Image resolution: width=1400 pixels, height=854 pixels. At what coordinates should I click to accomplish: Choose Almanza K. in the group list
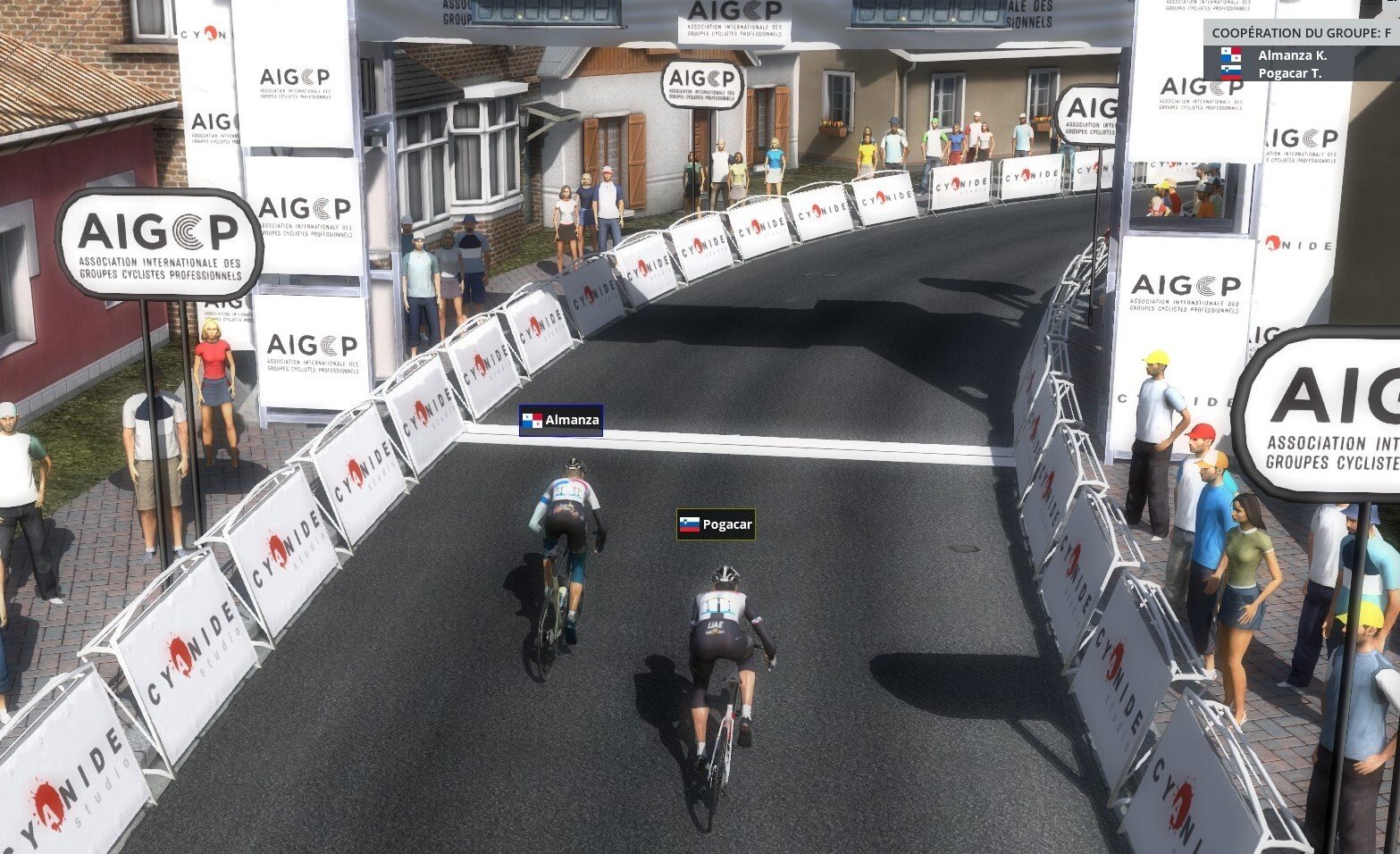(1291, 54)
